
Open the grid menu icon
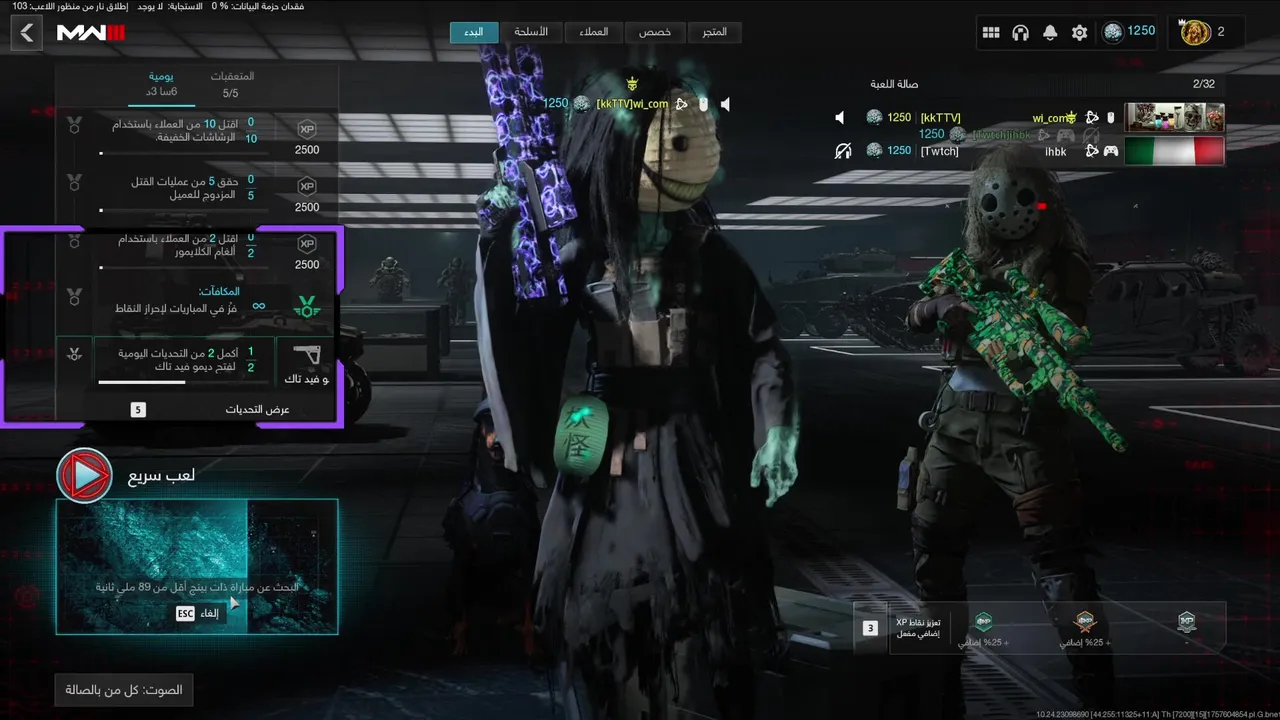click(991, 33)
